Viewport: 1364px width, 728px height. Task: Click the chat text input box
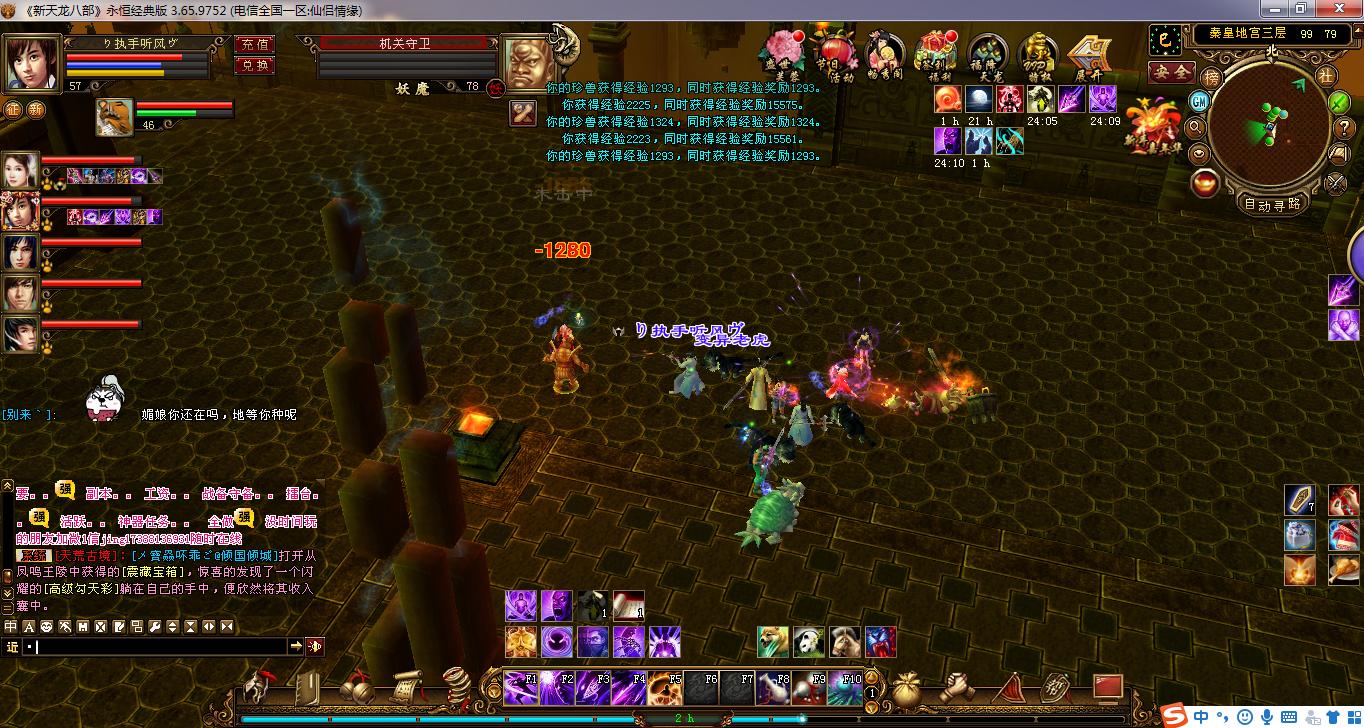[160, 647]
